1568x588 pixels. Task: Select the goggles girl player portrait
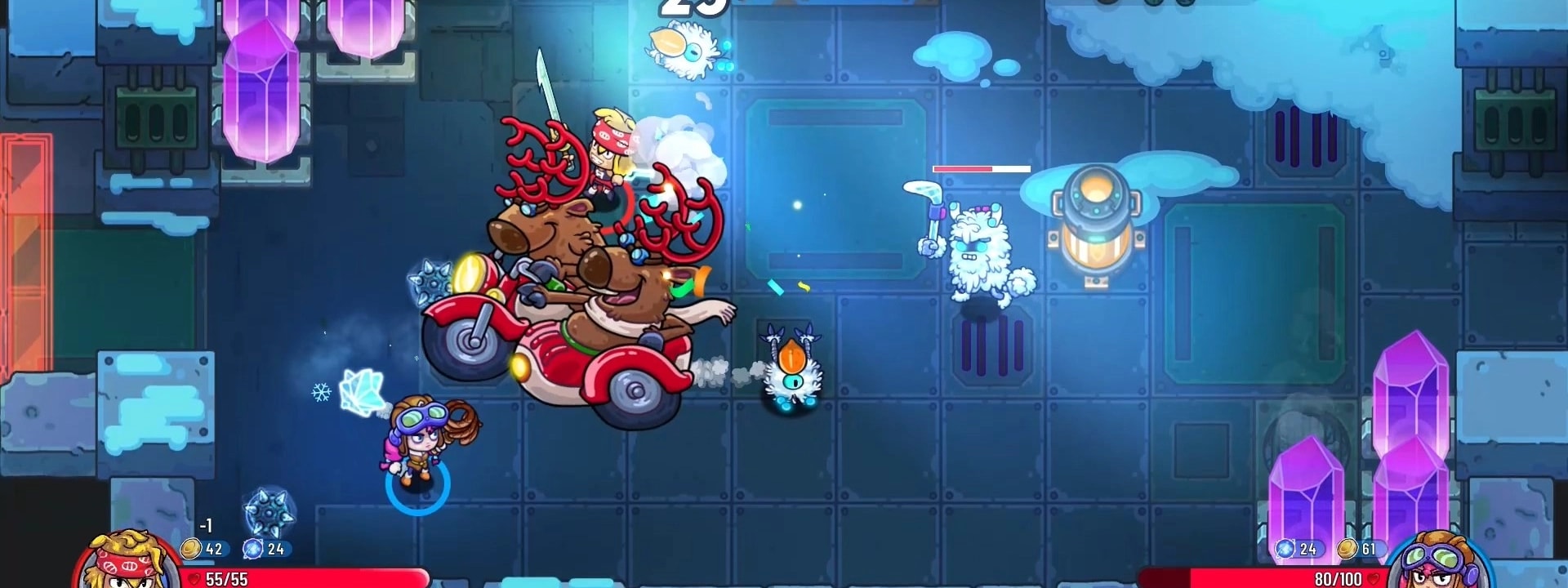click(1439, 563)
